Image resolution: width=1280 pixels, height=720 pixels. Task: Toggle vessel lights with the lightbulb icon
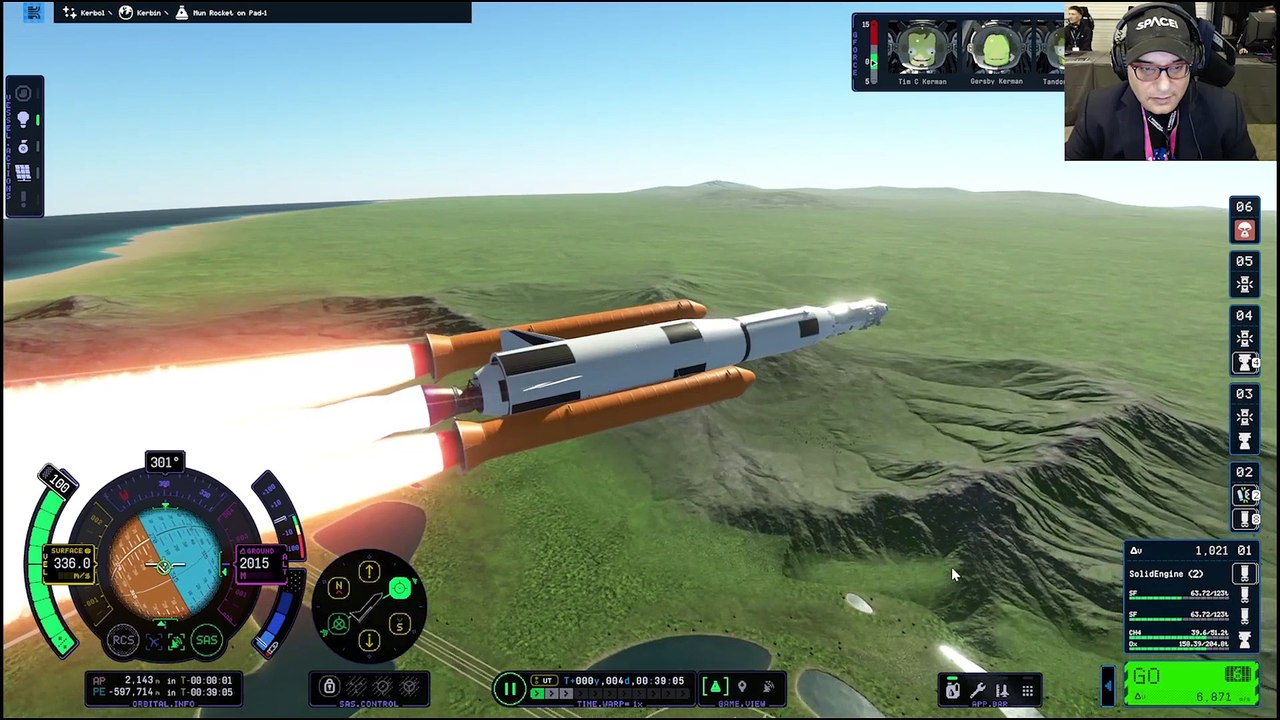pyautogui.click(x=23, y=120)
